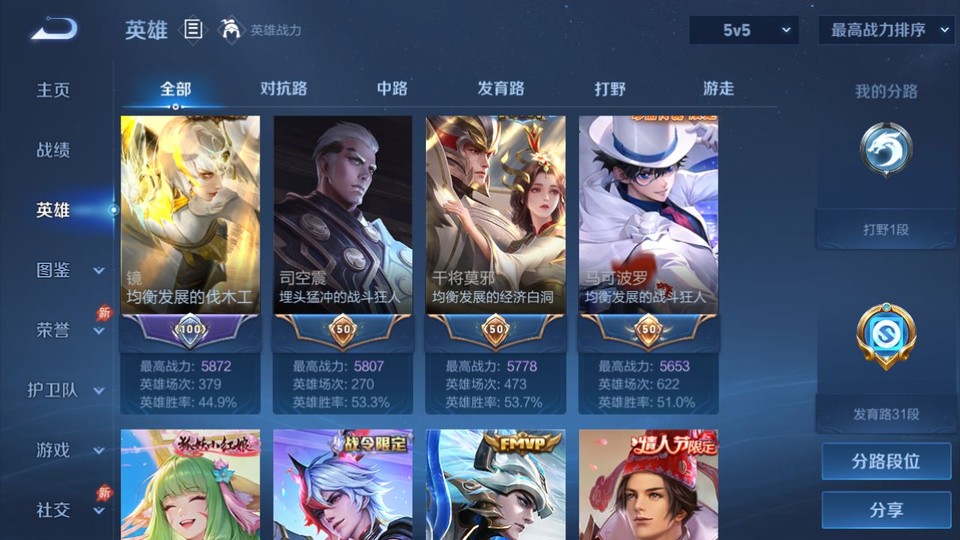Switch to the 打野 tab
The width and height of the screenshot is (960, 540).
[x=610, y=88]
